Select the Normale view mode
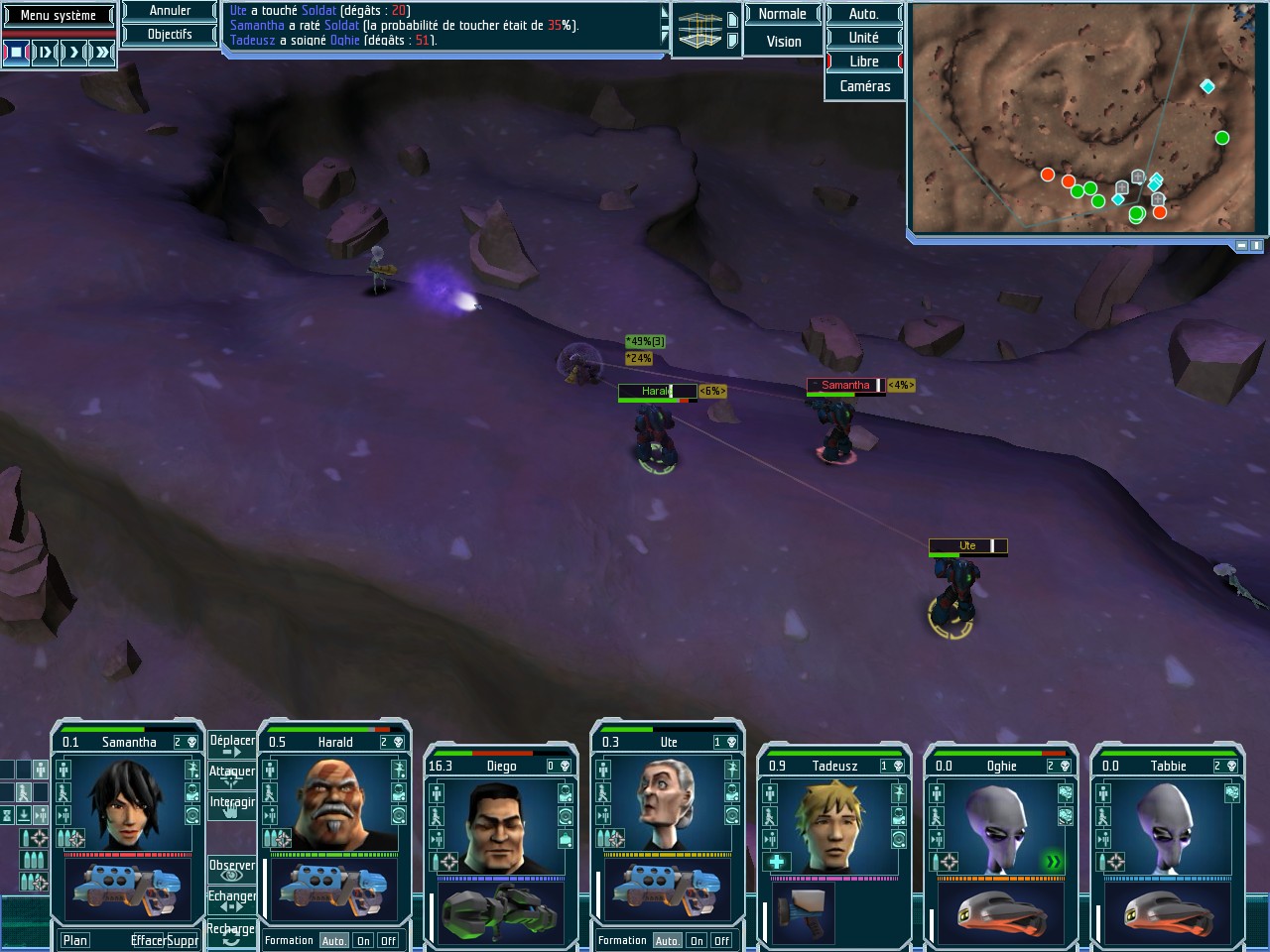 782,14
